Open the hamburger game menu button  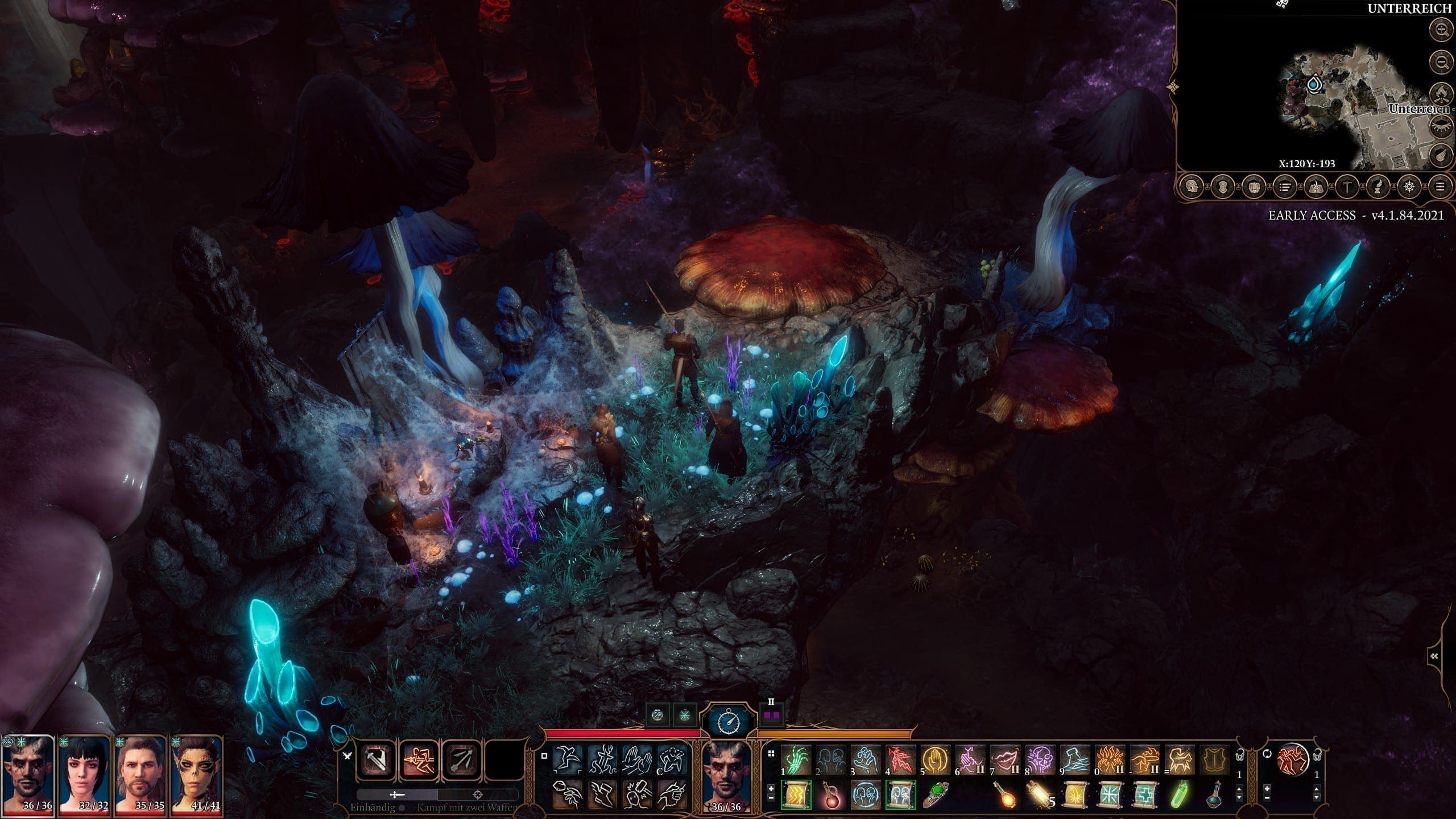[x=1440, y=186]
